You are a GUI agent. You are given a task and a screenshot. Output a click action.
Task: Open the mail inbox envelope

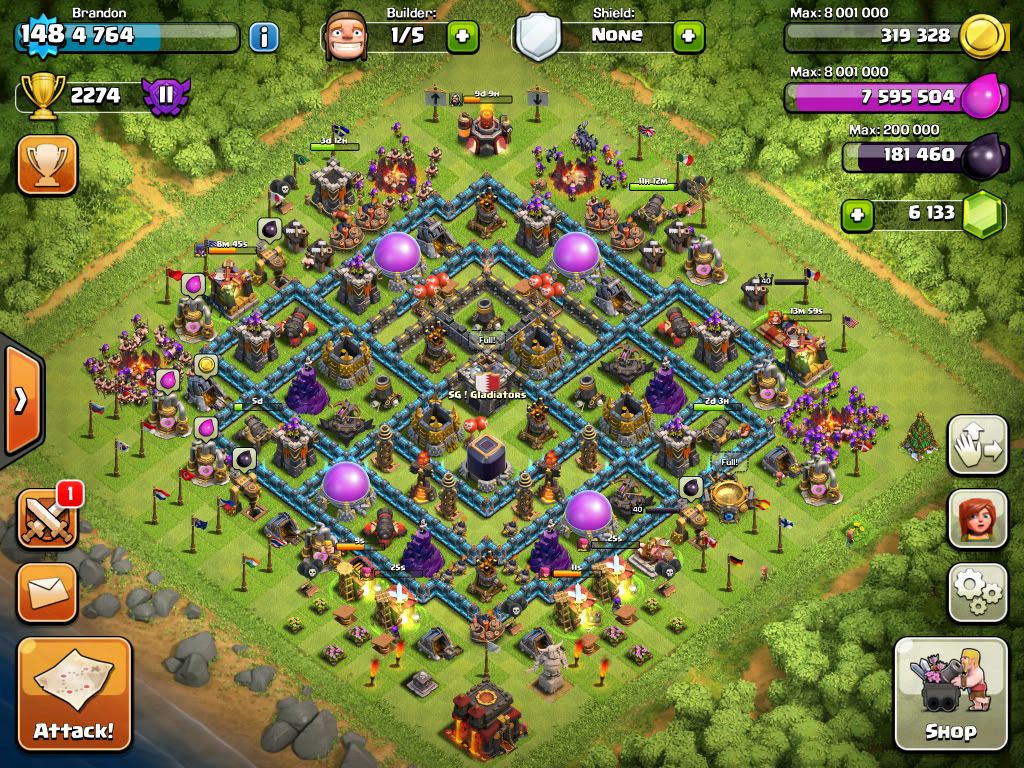pyautogui.click(x=47, y=592)
